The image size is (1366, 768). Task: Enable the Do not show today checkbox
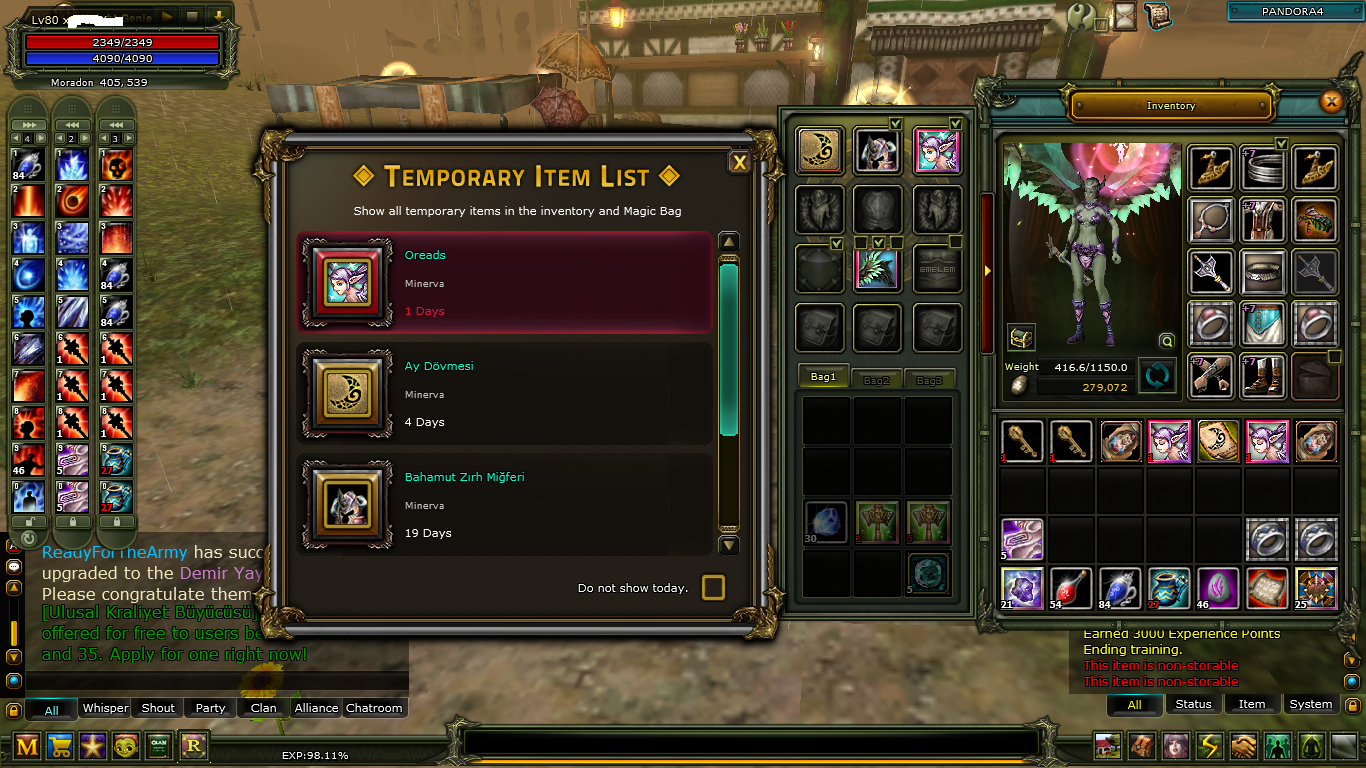(713, 588)
